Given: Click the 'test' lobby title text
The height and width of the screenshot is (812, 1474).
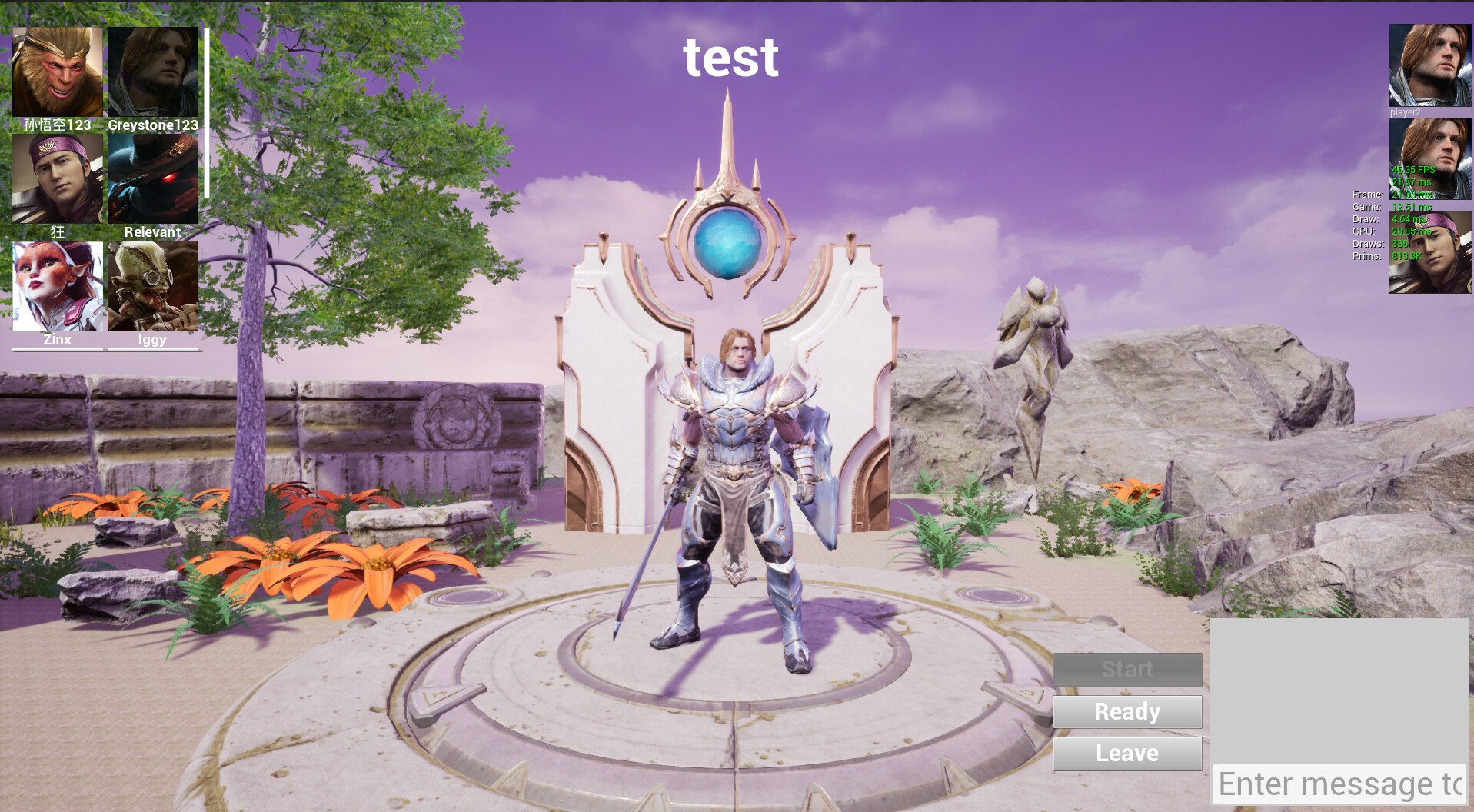Looking at the screenshot, I should click(730, 58).
